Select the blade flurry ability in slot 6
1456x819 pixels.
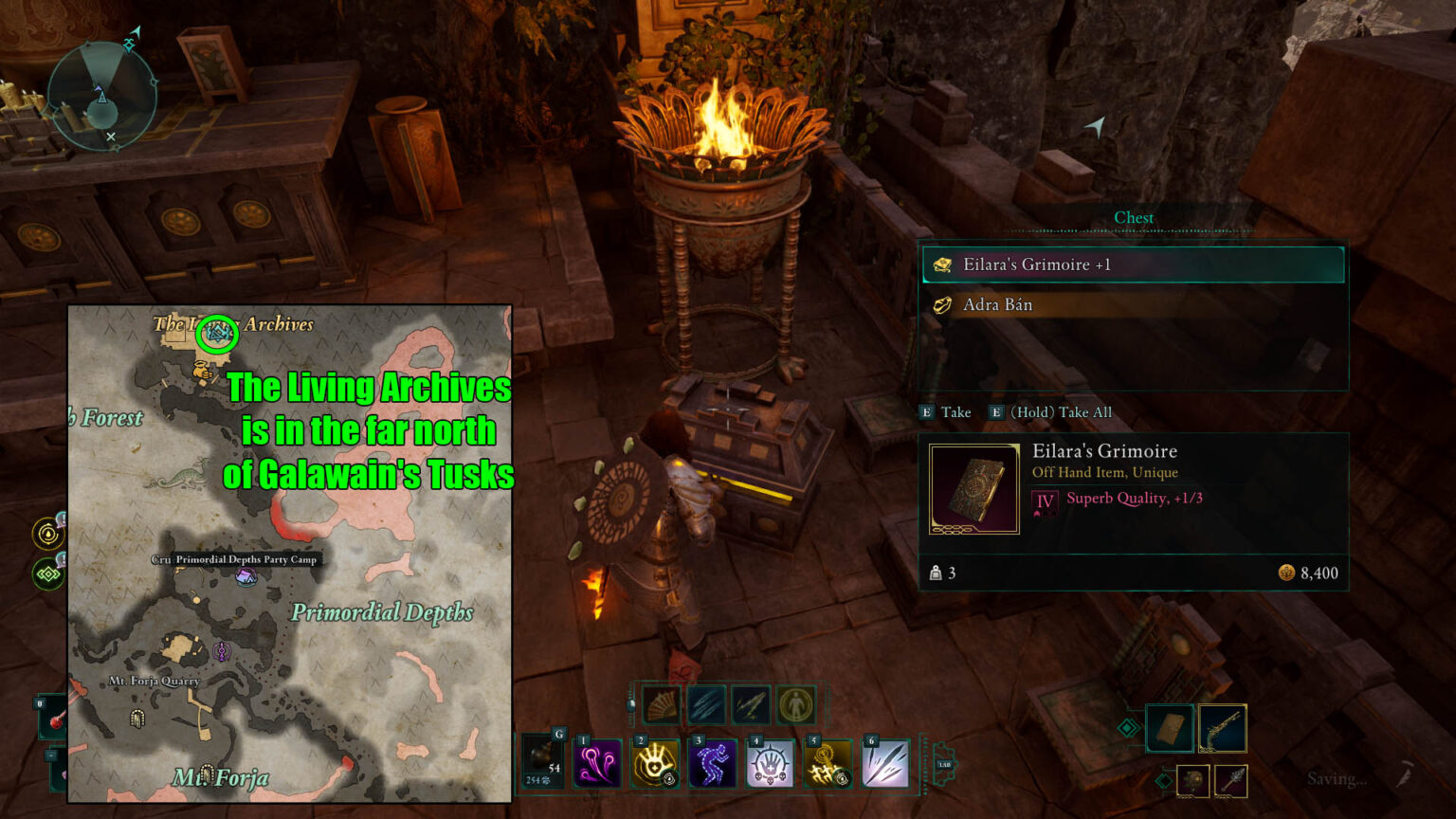pyautogui.click(x=884, y=762)
